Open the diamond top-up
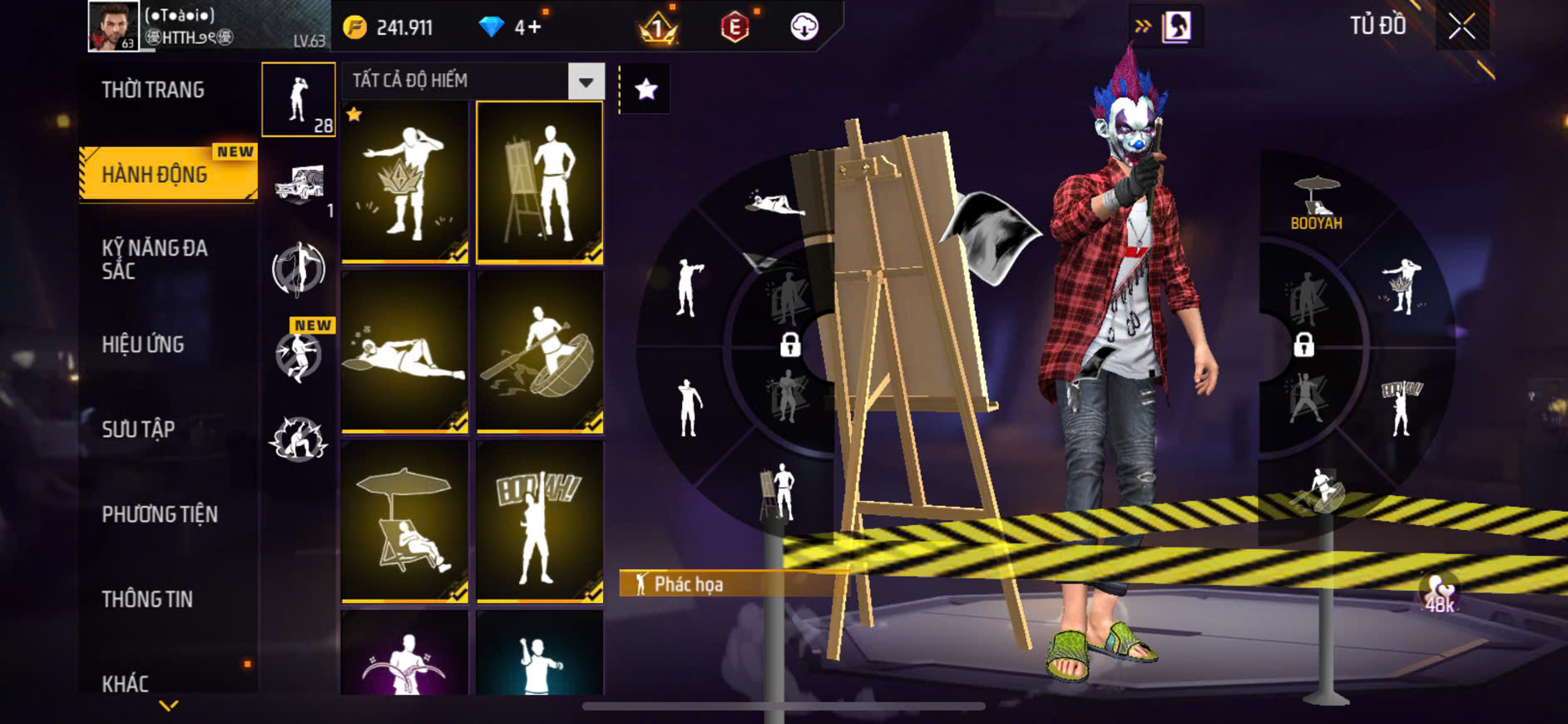This screenshot has height=724, width=1568. coord(511,27)
